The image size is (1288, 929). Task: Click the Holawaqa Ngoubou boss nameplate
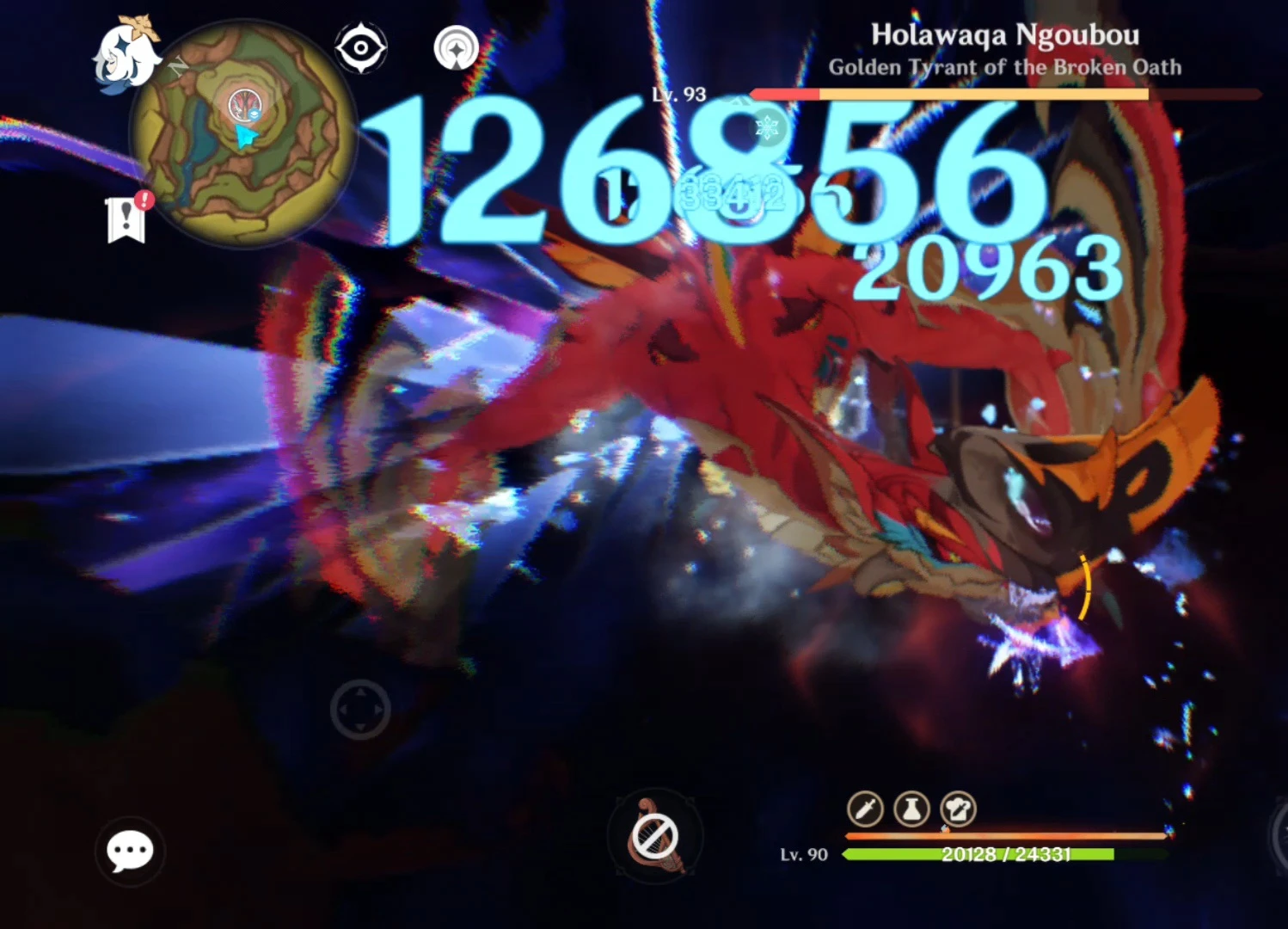click(1004, 36)
